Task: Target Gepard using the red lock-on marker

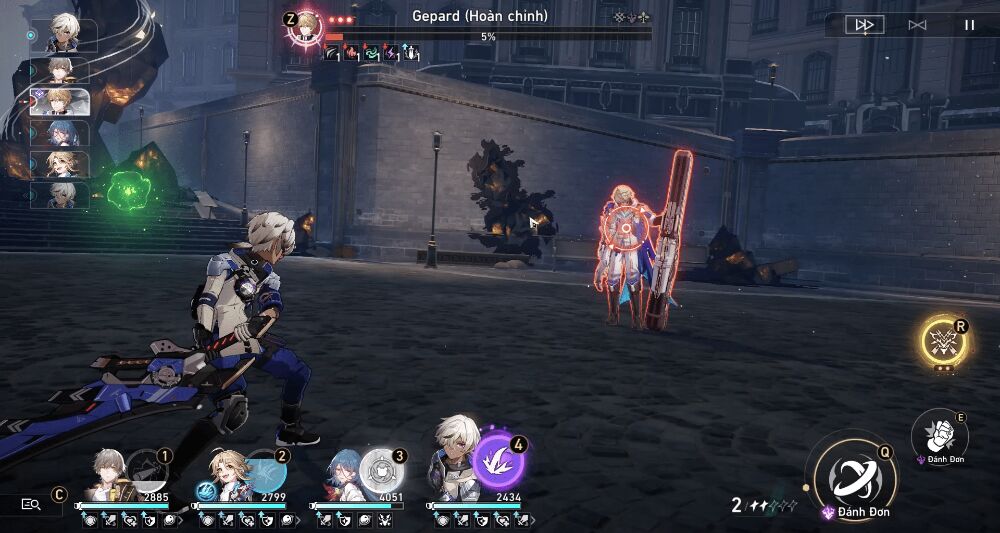Action: [626, 229]
